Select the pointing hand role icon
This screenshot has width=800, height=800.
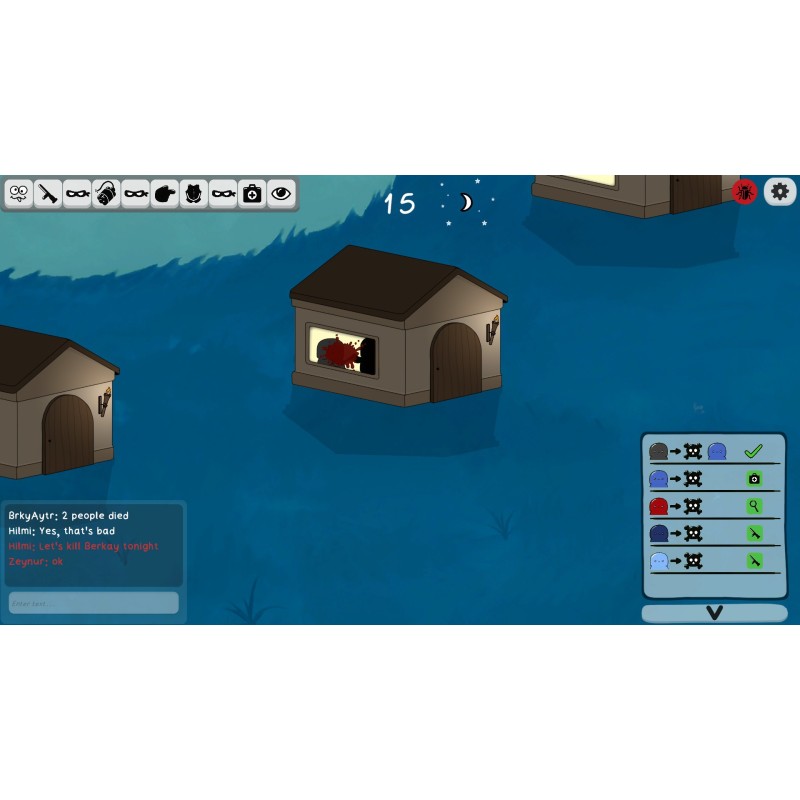click(165, 193)
